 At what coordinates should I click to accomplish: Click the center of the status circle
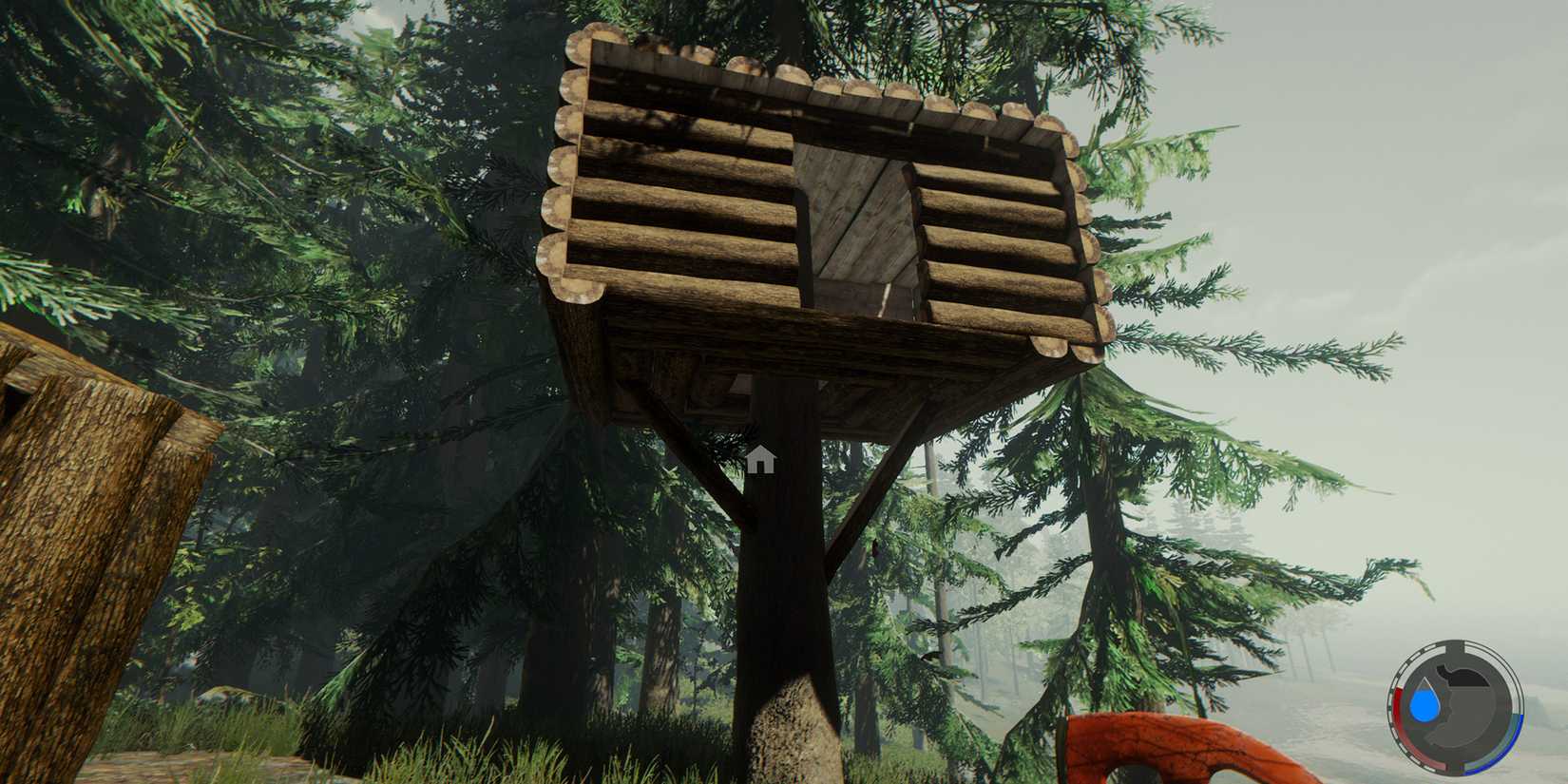[1454, 708]
